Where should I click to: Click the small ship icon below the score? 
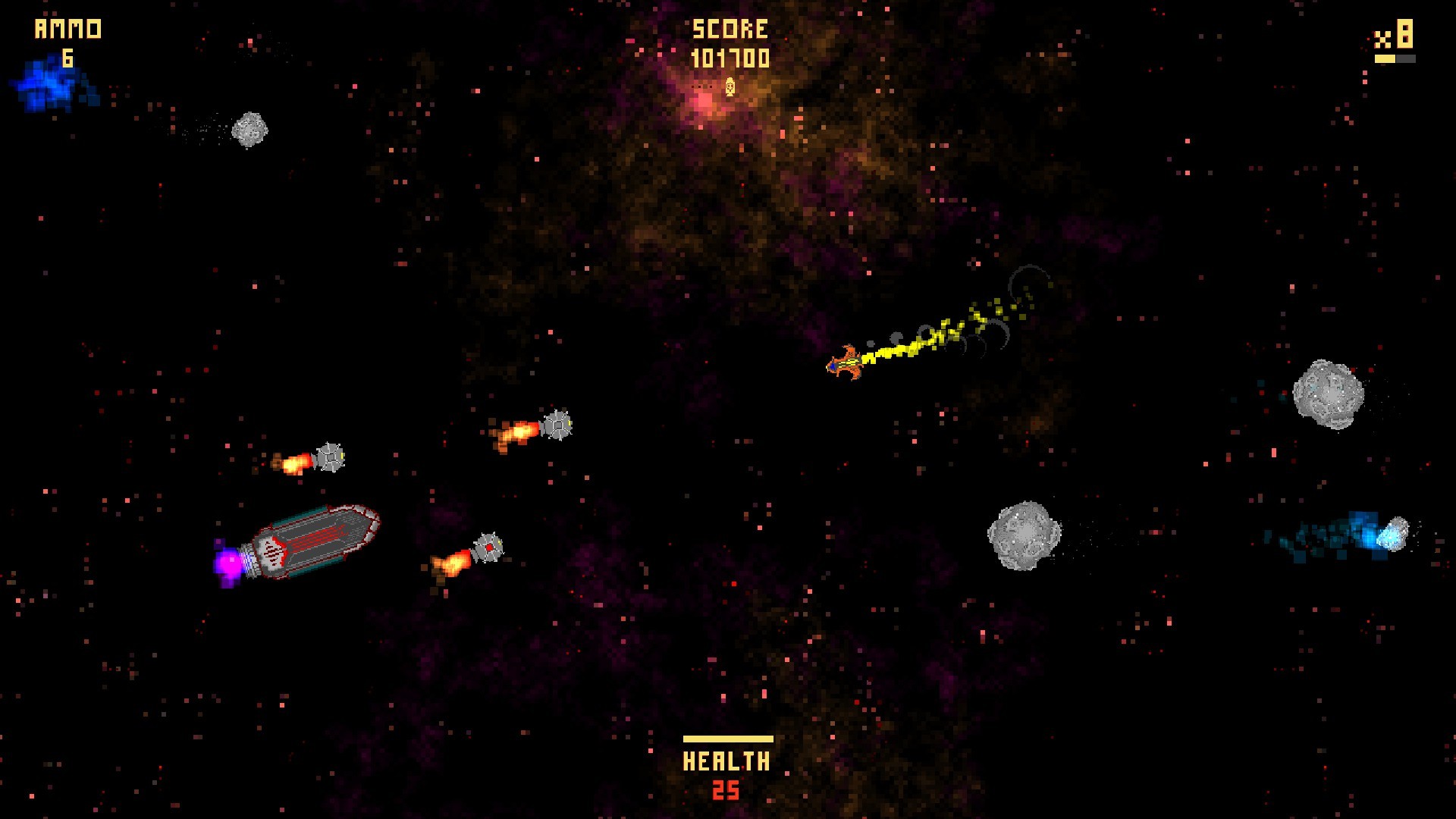(729, 89)
